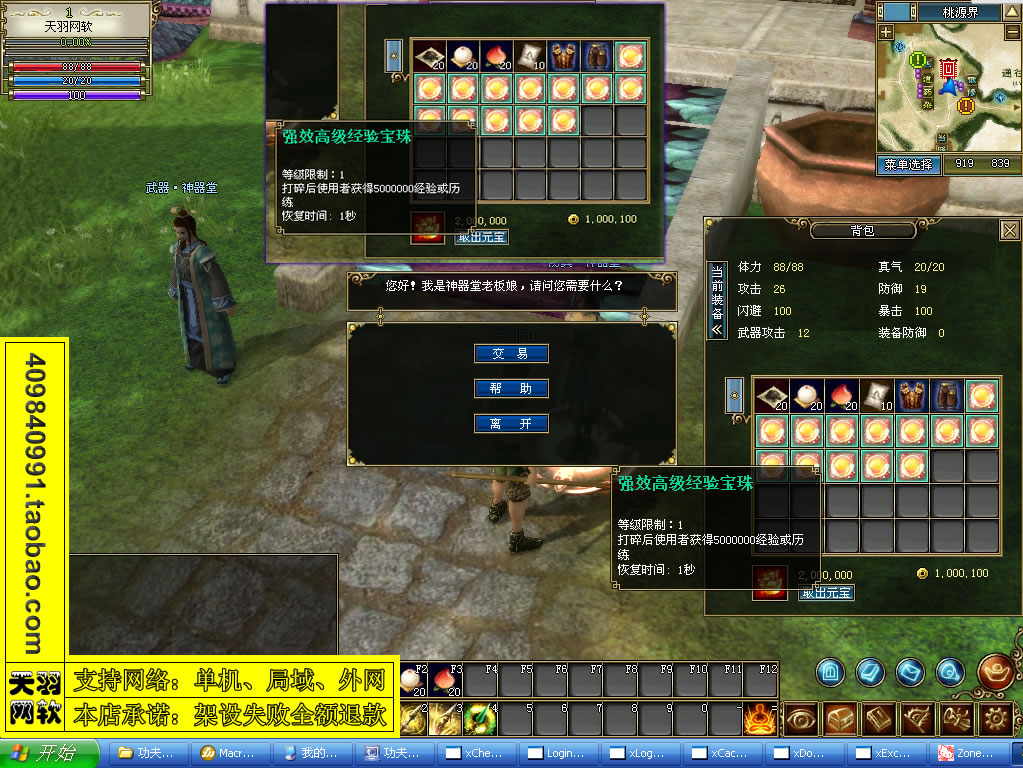Select the peach item in the backpack
This screenshot has width=1023, height=768.
(x=841, y=396)
